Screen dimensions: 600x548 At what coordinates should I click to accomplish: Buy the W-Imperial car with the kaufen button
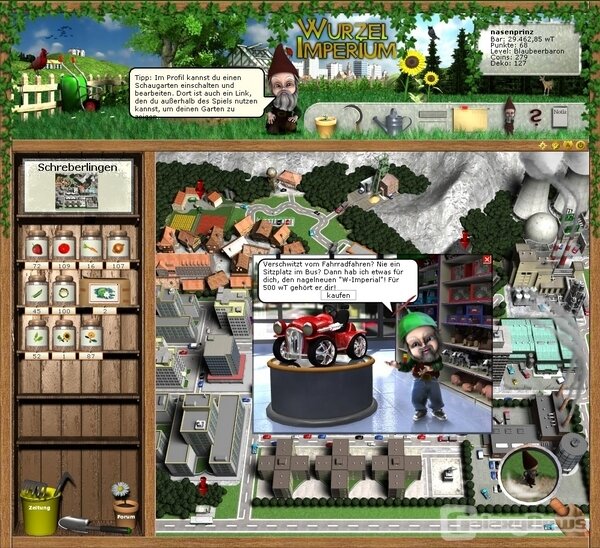click(x=338, y=296)
